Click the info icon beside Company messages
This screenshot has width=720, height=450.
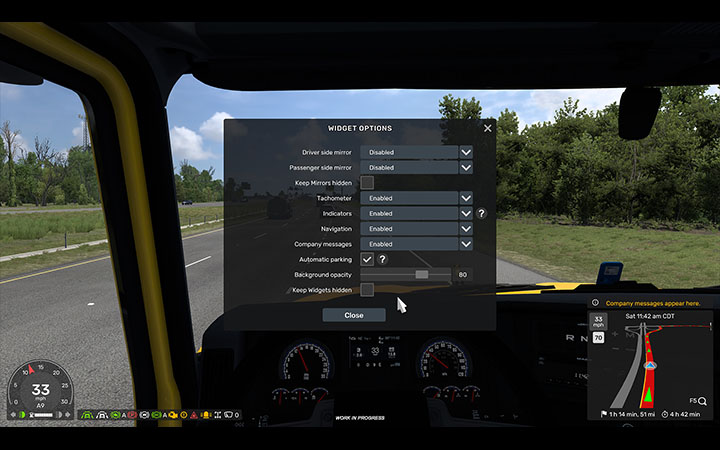click(x=596, y=302)
